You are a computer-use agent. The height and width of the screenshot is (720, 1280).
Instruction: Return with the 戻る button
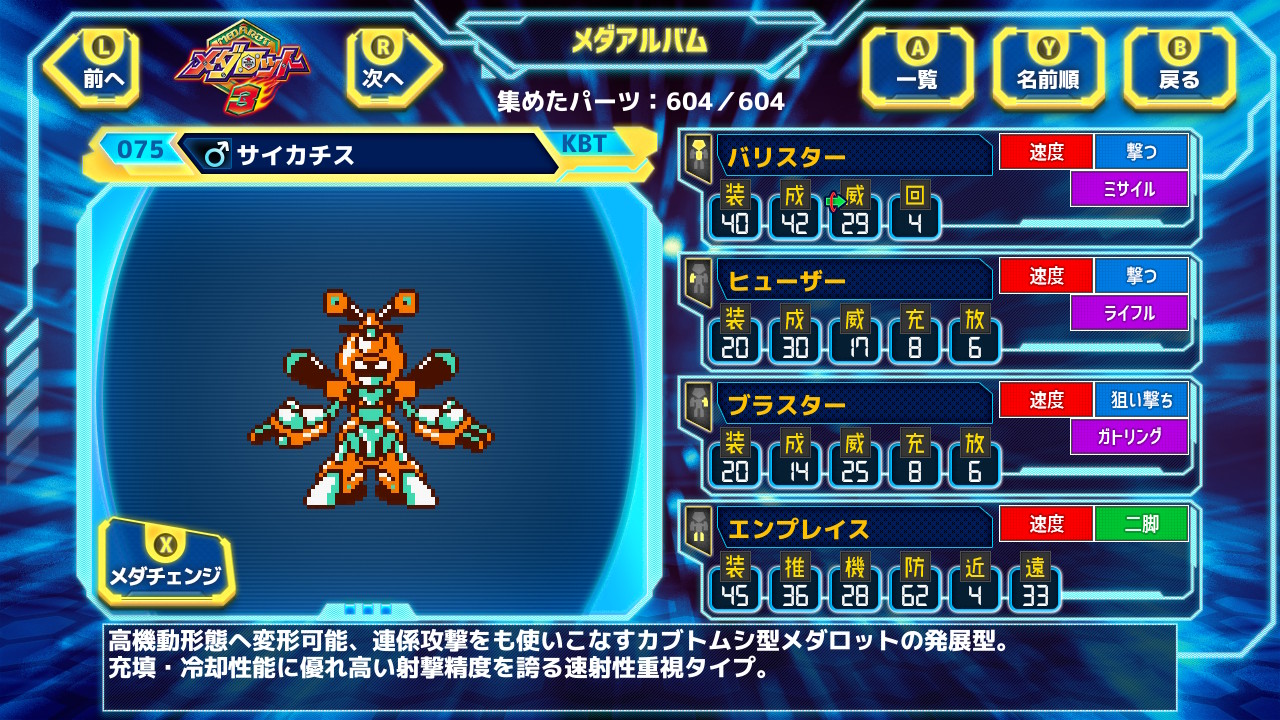(1179, 67)
